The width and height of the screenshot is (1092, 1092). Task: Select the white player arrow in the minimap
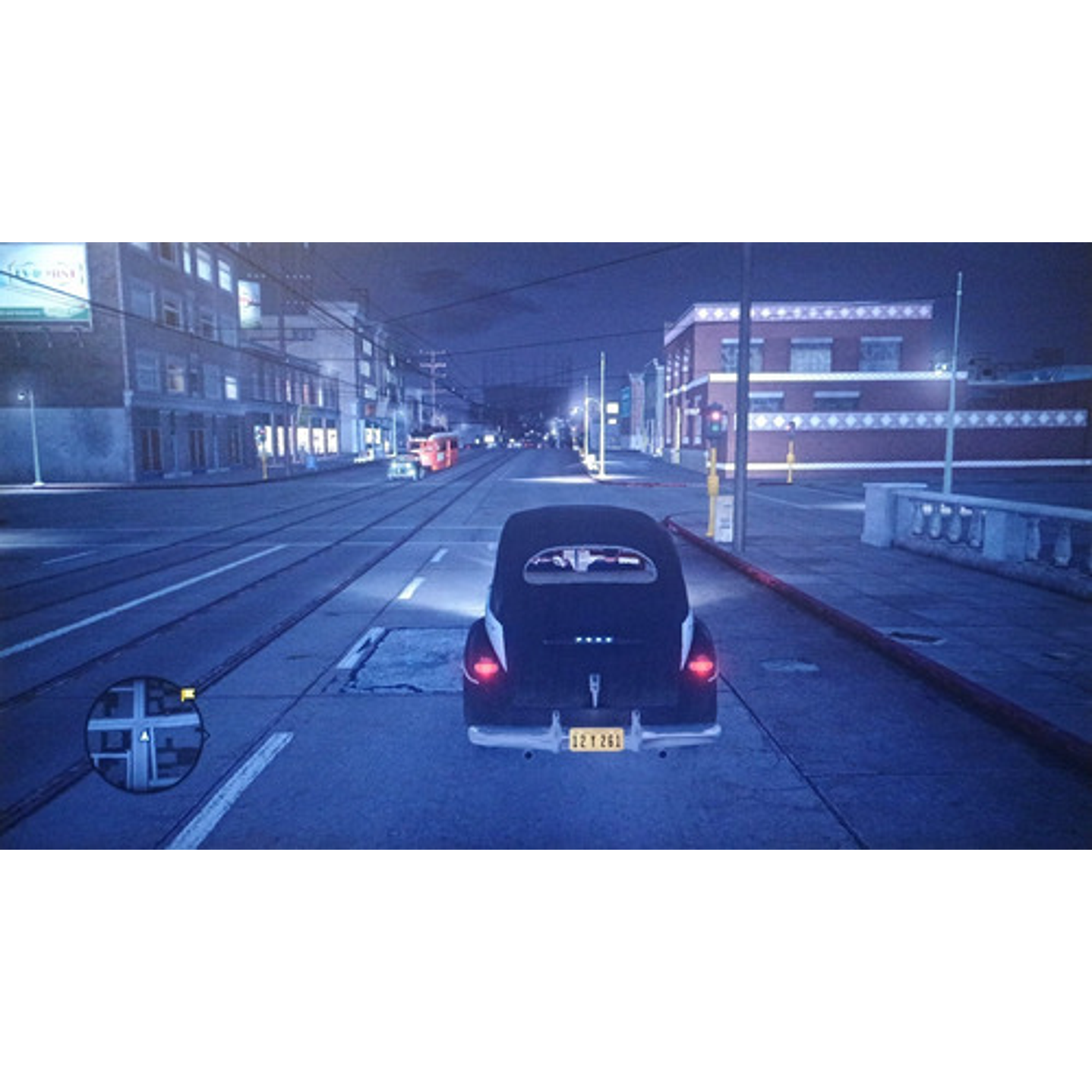pos(144,737)
